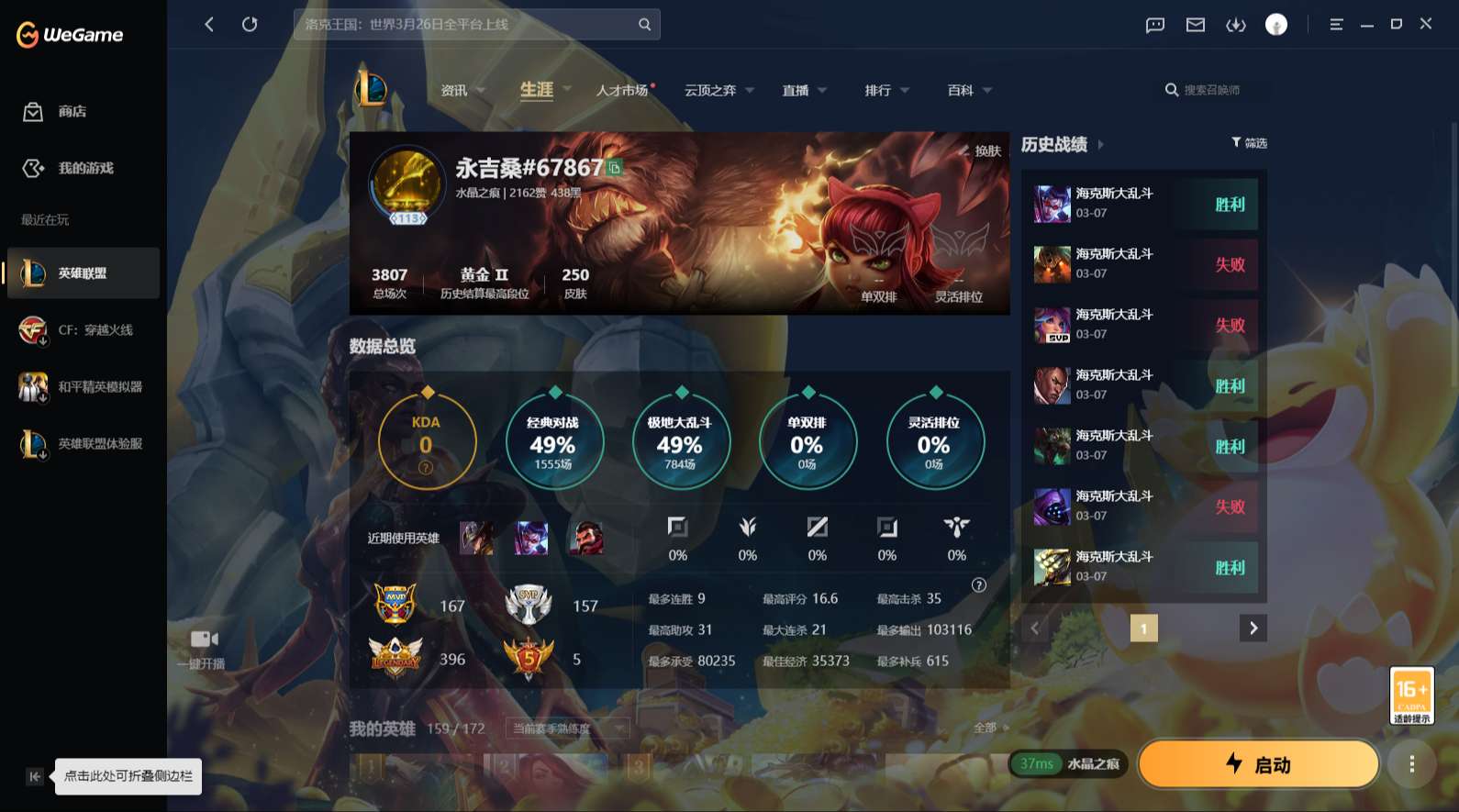Open the 当前套路熟练度 dropdown selector

pyautogui.click(x=567, y=727)
